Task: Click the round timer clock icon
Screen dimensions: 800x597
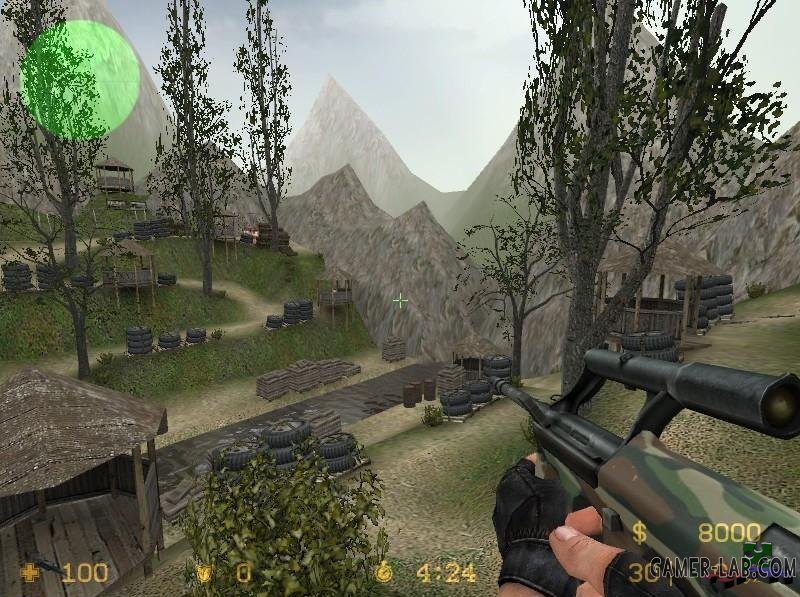Action: point(386,574)
